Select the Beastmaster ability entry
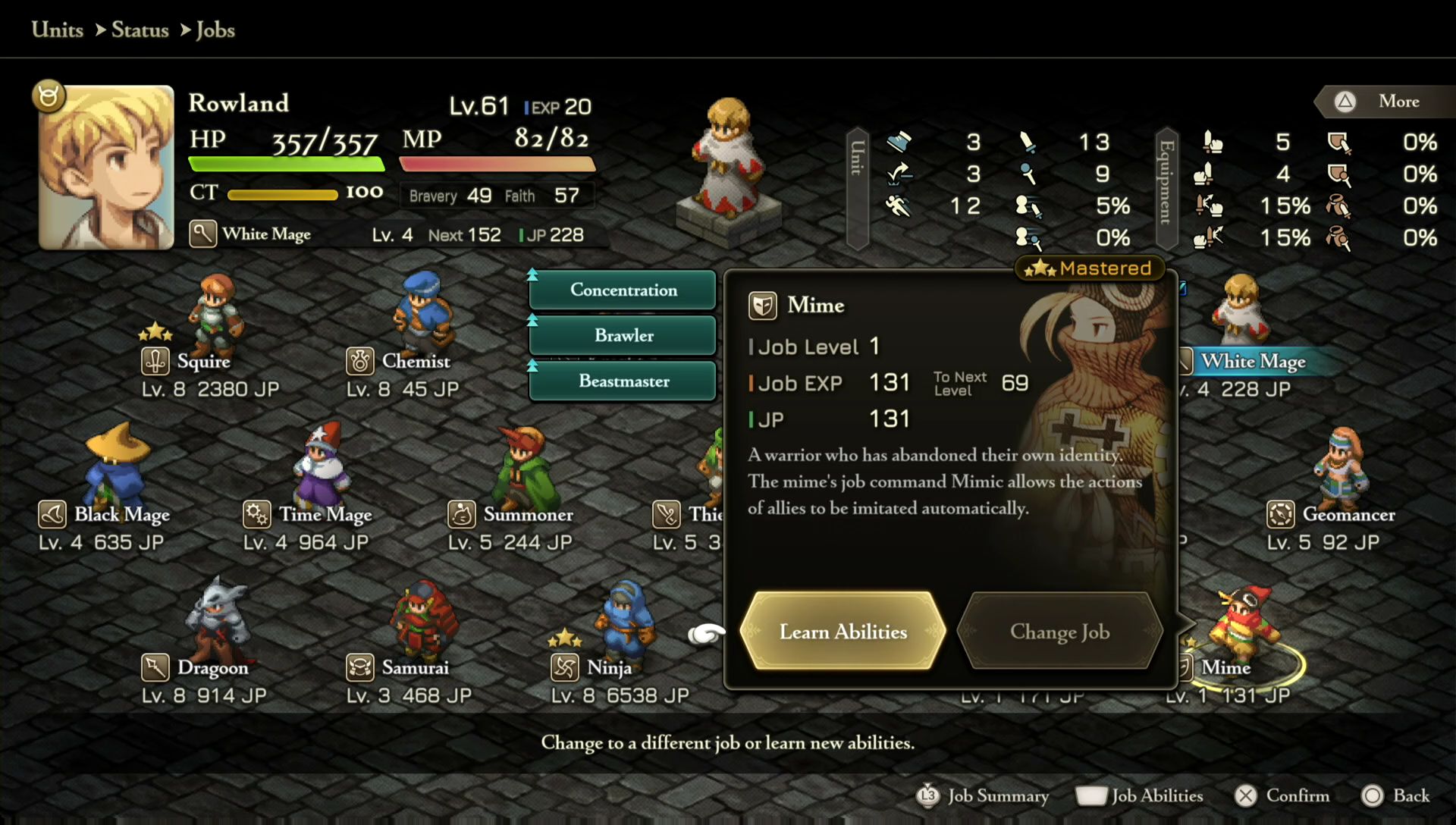The height and width of the screenshot is (825, 1456). point(623,381)
